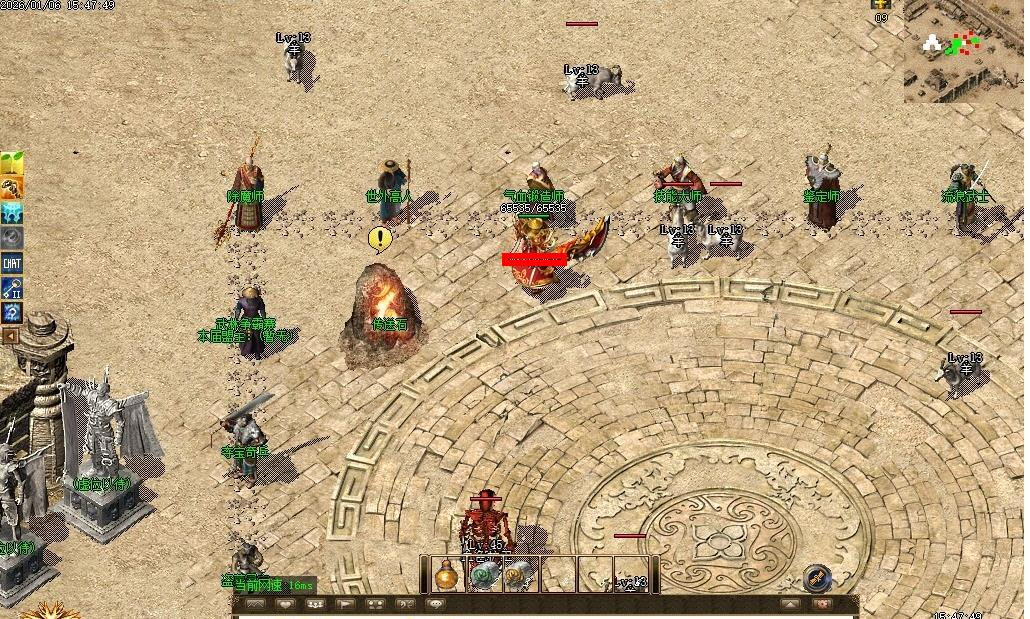Activate the blue swirl question icon
The image size is (1030, 619).
tap(12, 313)
